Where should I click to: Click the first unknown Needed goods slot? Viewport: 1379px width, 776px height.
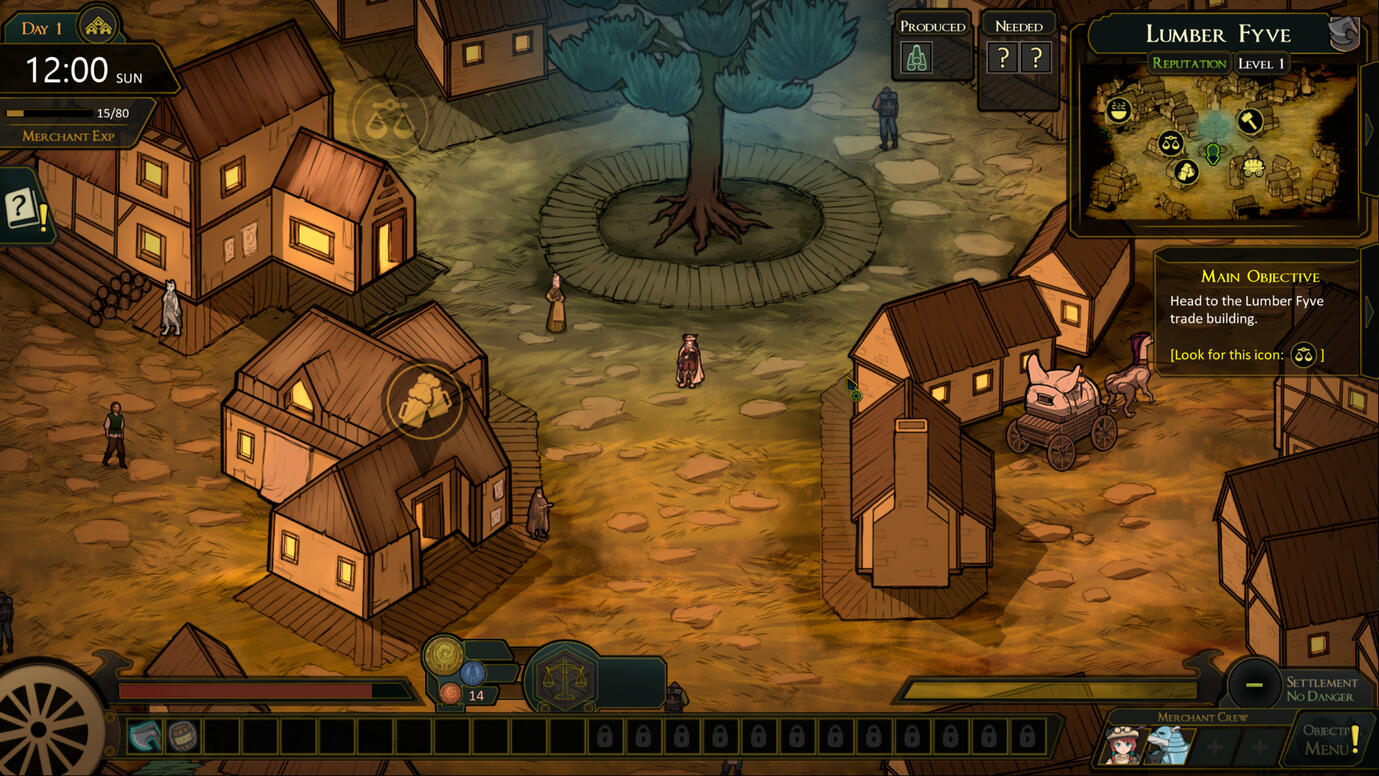pyautogui.click(x=1002, y=58)
